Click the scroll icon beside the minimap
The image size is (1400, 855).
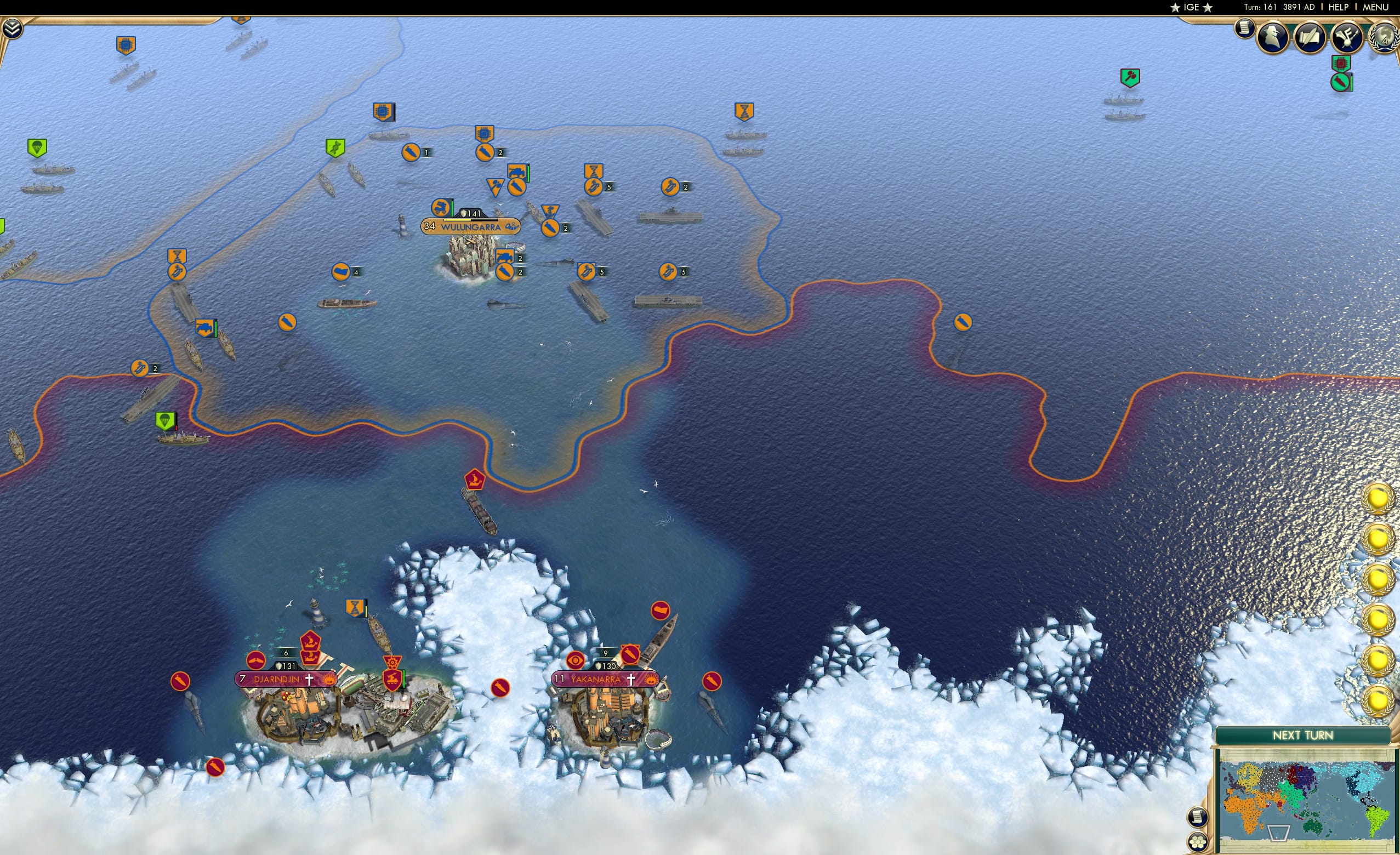pyautogui.click(x=1198, y=818)
